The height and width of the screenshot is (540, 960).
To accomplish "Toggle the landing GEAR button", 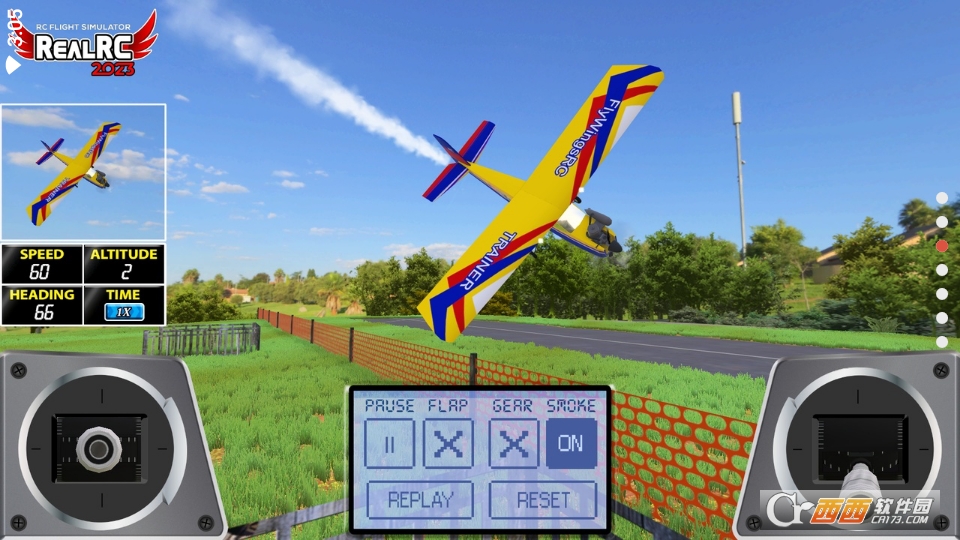I will [514, 443].
